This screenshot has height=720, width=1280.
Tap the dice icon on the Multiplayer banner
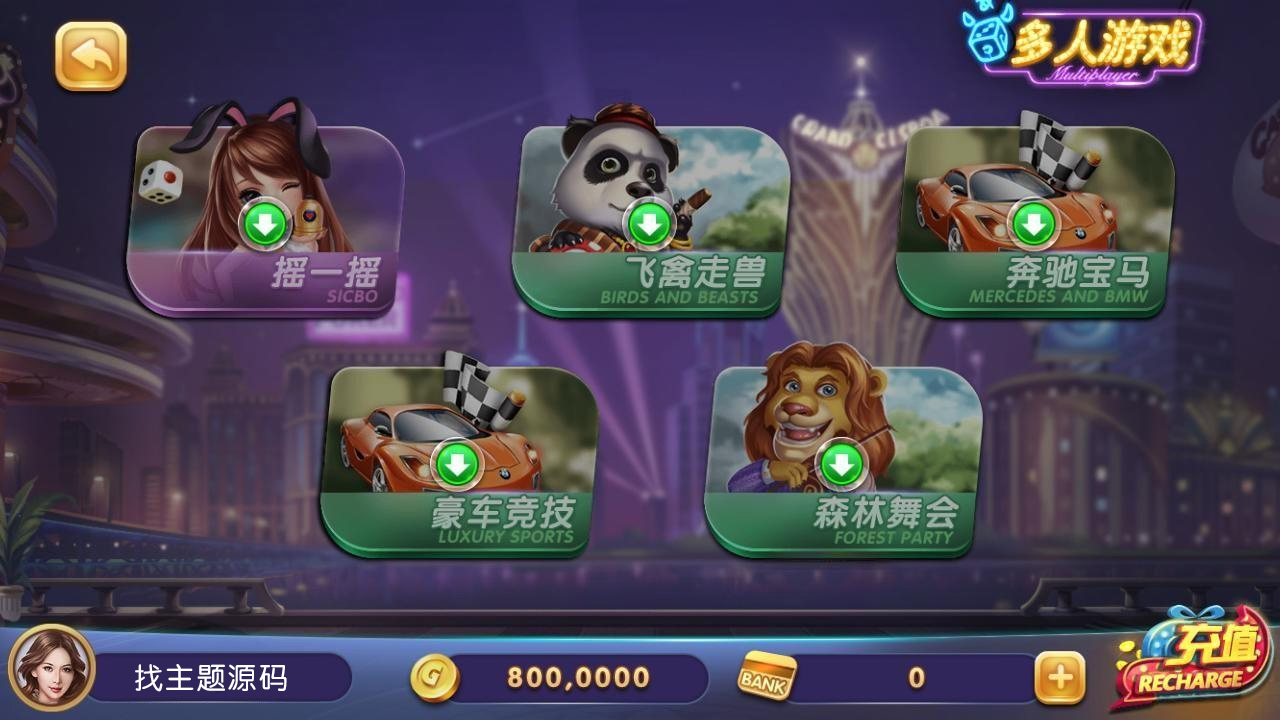pyautogui.click(x=988, y=42)
